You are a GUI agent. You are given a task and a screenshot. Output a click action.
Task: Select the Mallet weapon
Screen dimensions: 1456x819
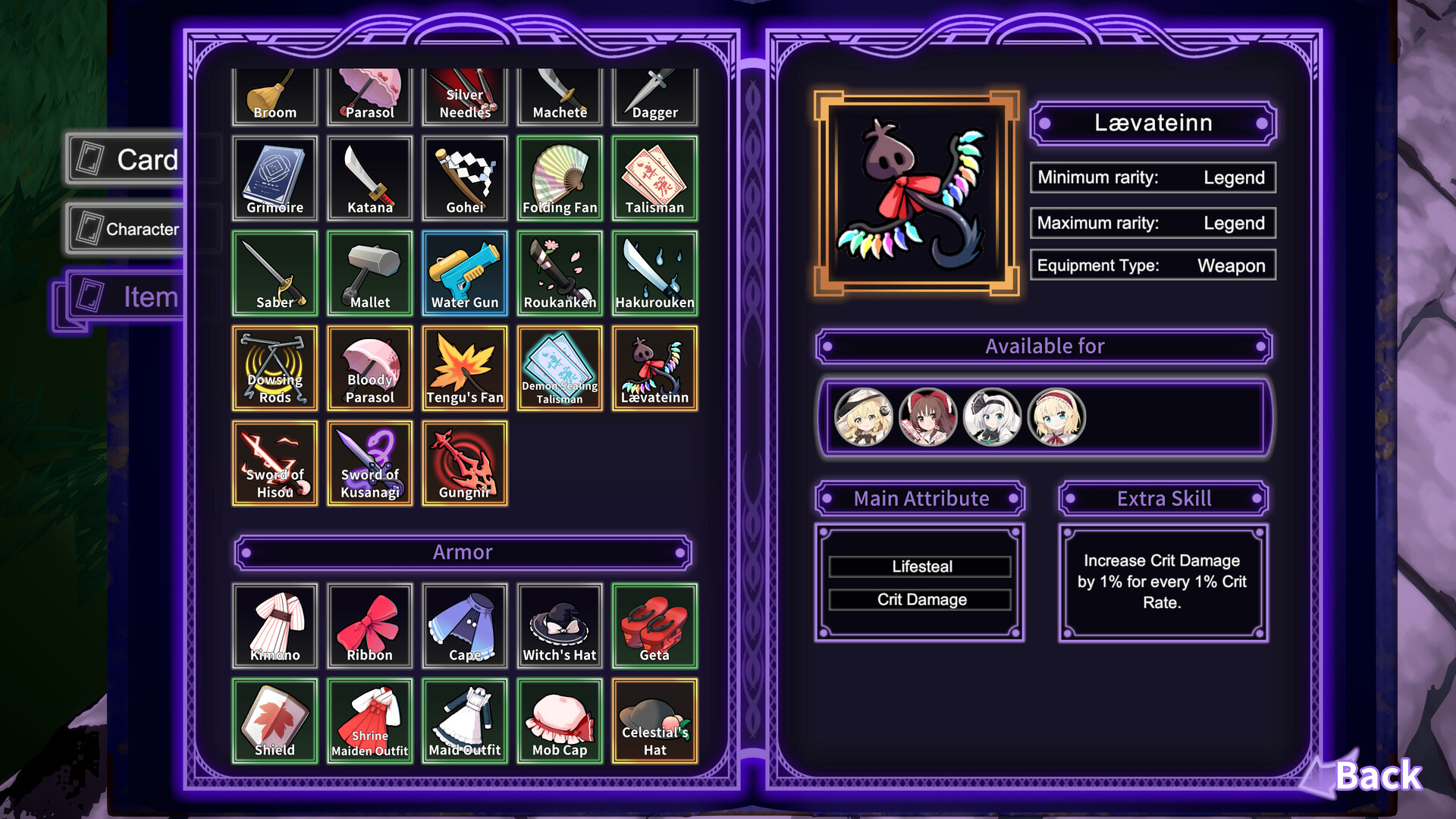tap(369, 273)
